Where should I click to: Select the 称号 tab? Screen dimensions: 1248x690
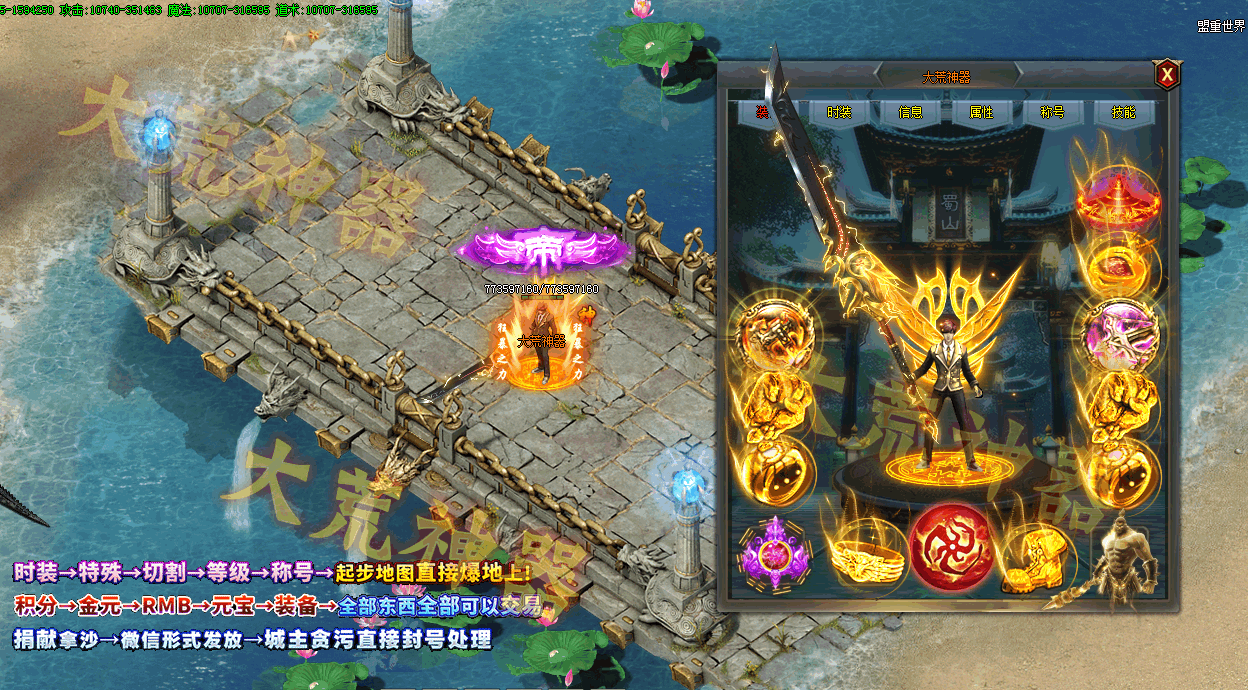pos(1052,113)
